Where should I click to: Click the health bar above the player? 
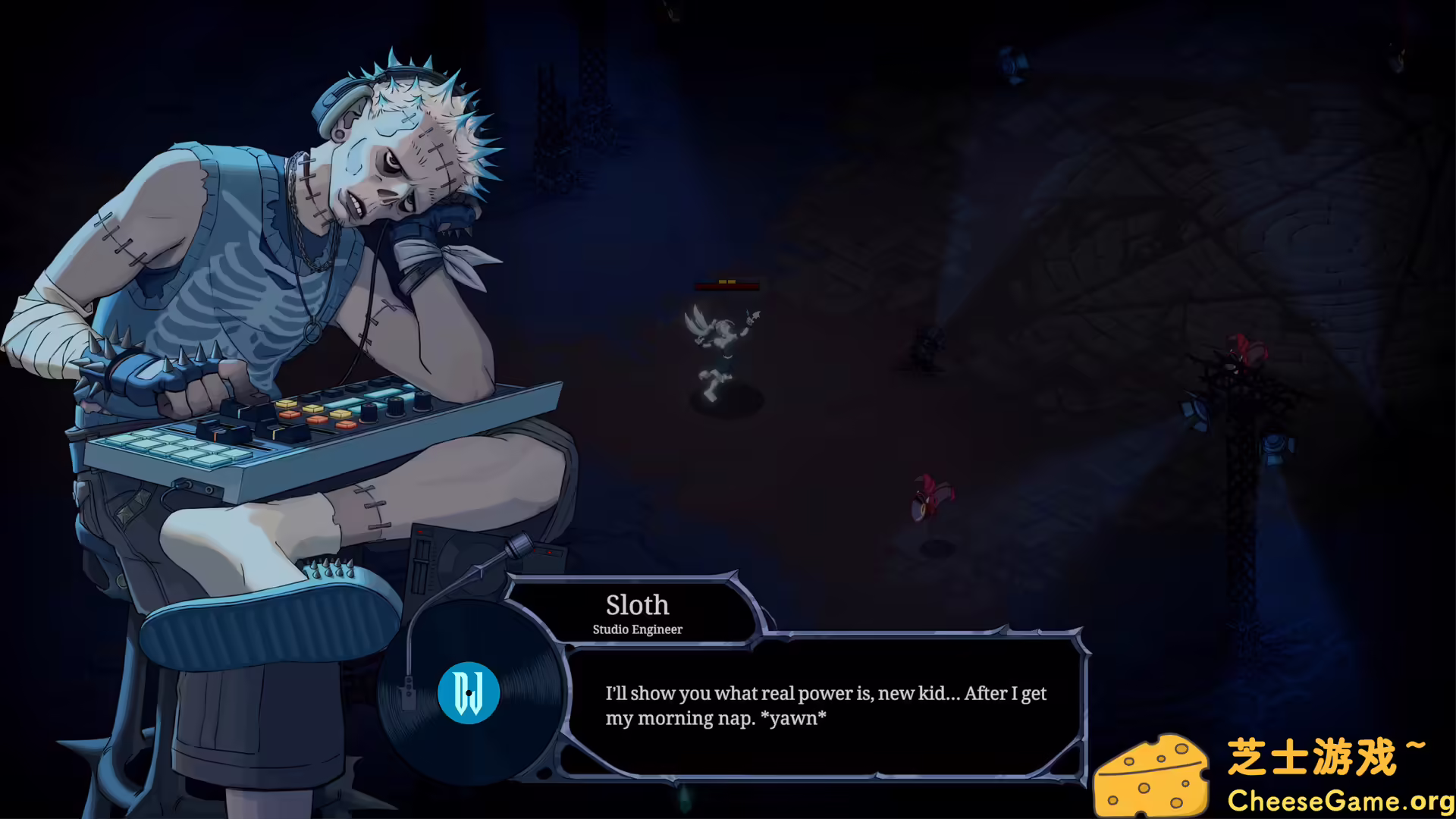point(726,286)
